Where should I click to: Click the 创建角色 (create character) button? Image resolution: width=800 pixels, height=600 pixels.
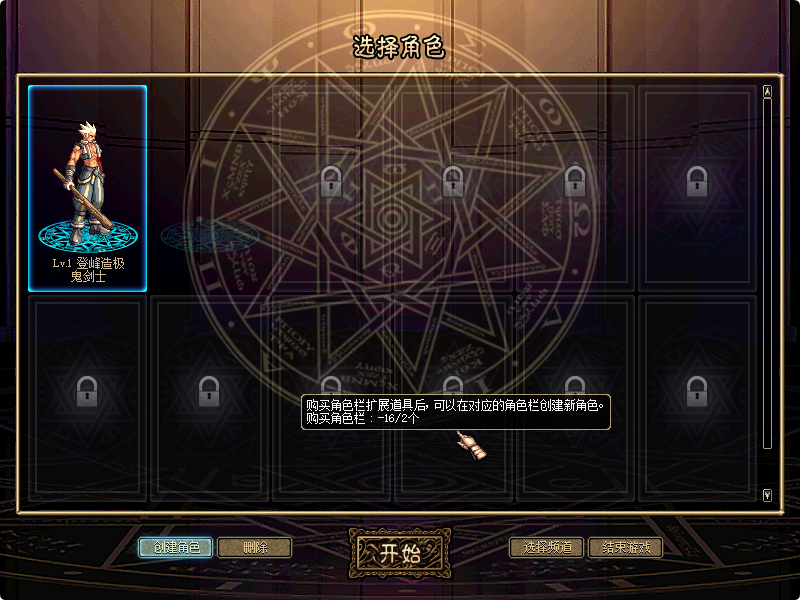176,547
